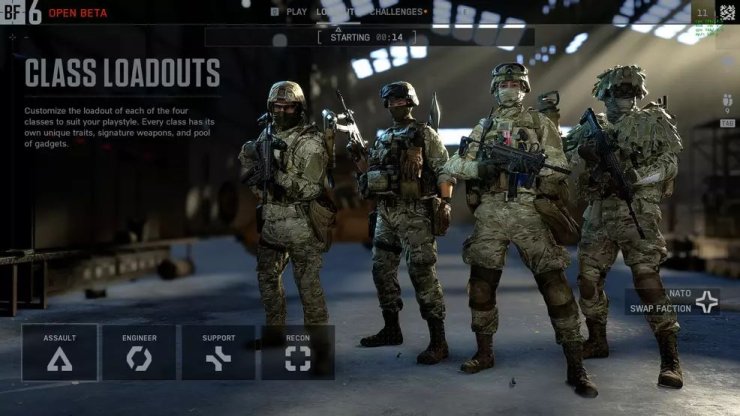
Task: Switch to the Play tab
Action: (x=291, y=12)
